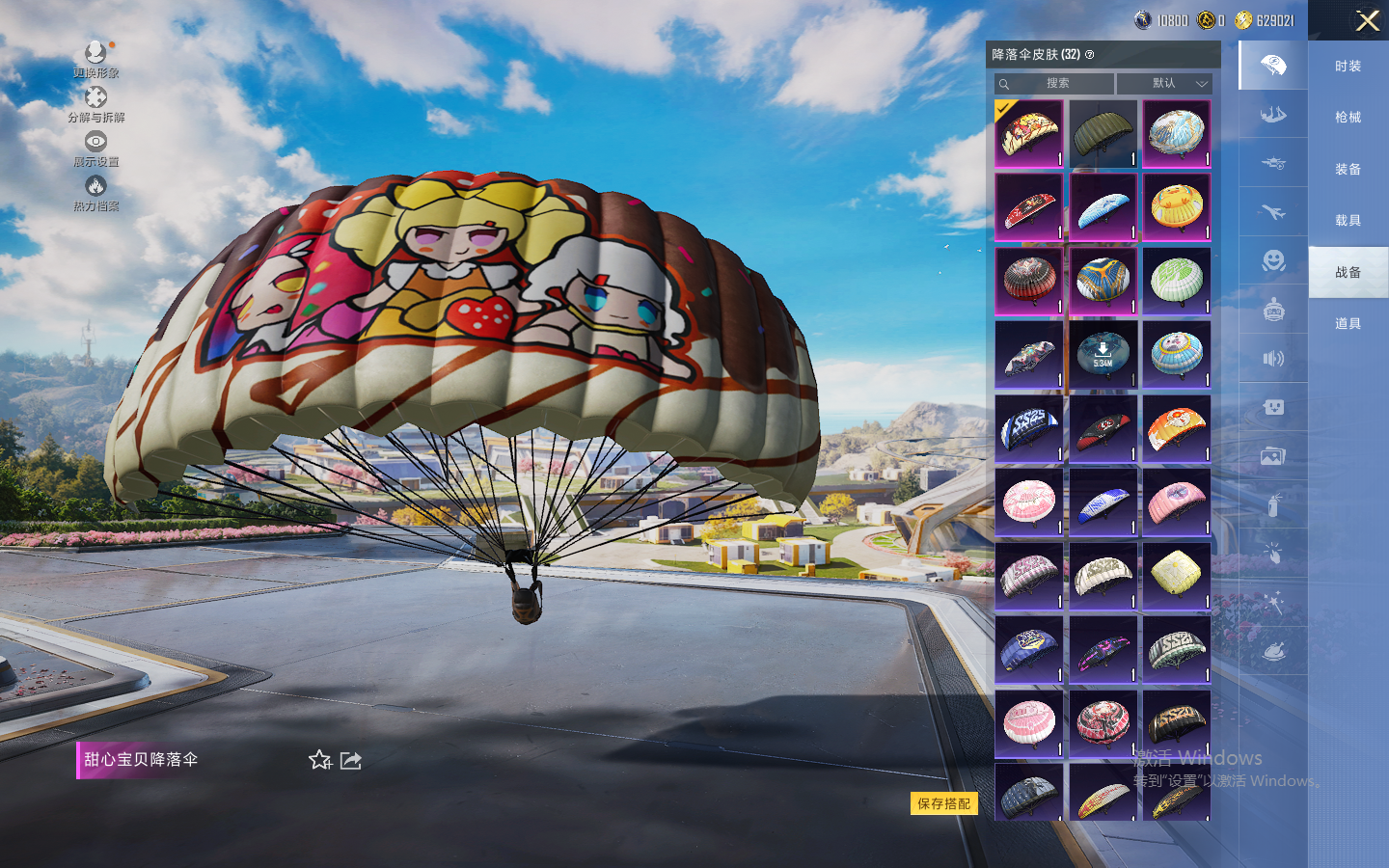
Task: Type in the 搜索 search field
Action: [1057, 84]
